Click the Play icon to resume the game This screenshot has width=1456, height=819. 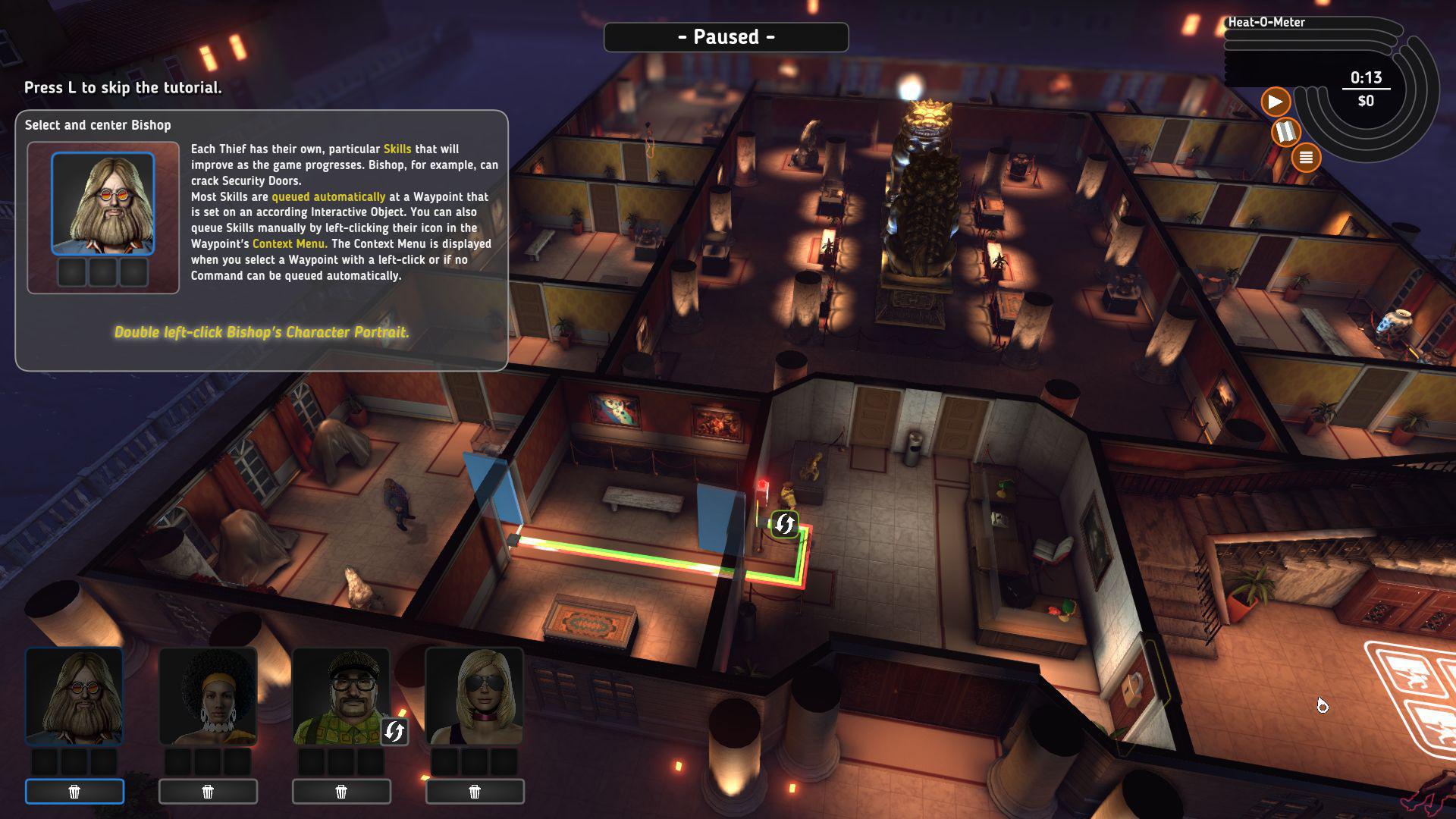(x=1275, y=101)
